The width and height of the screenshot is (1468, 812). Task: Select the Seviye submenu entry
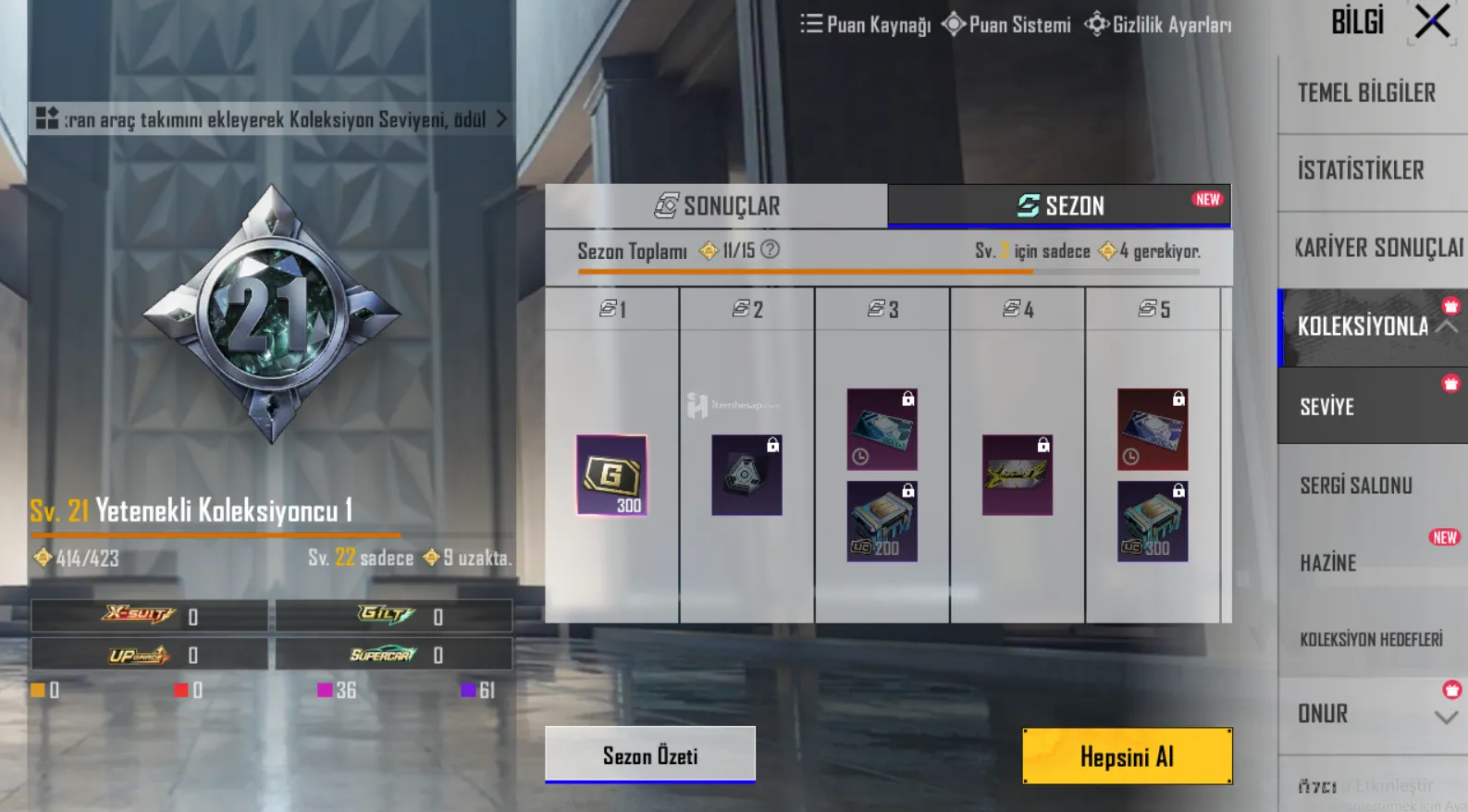coord(1327,407)
